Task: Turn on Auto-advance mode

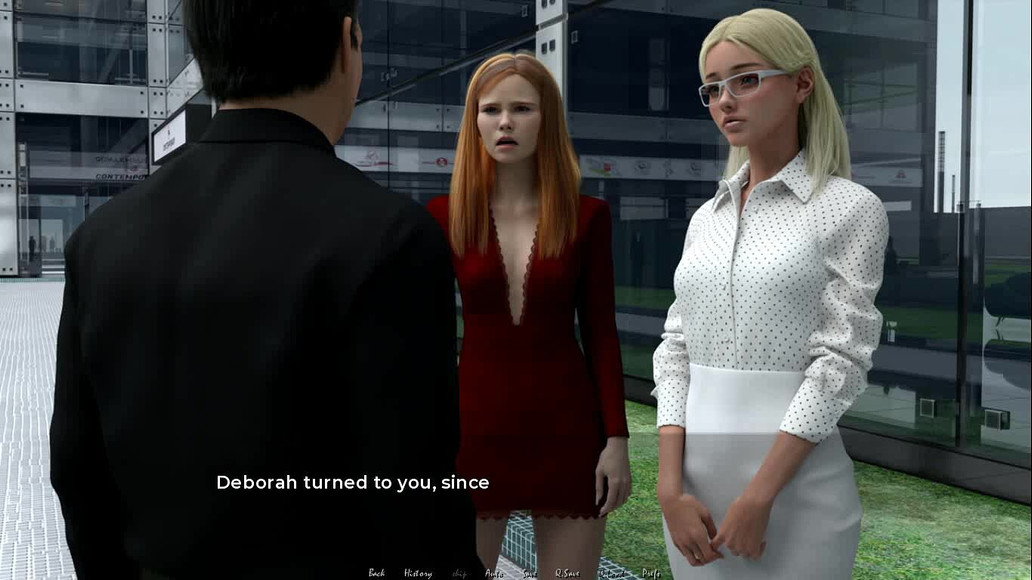Action: 494,573
